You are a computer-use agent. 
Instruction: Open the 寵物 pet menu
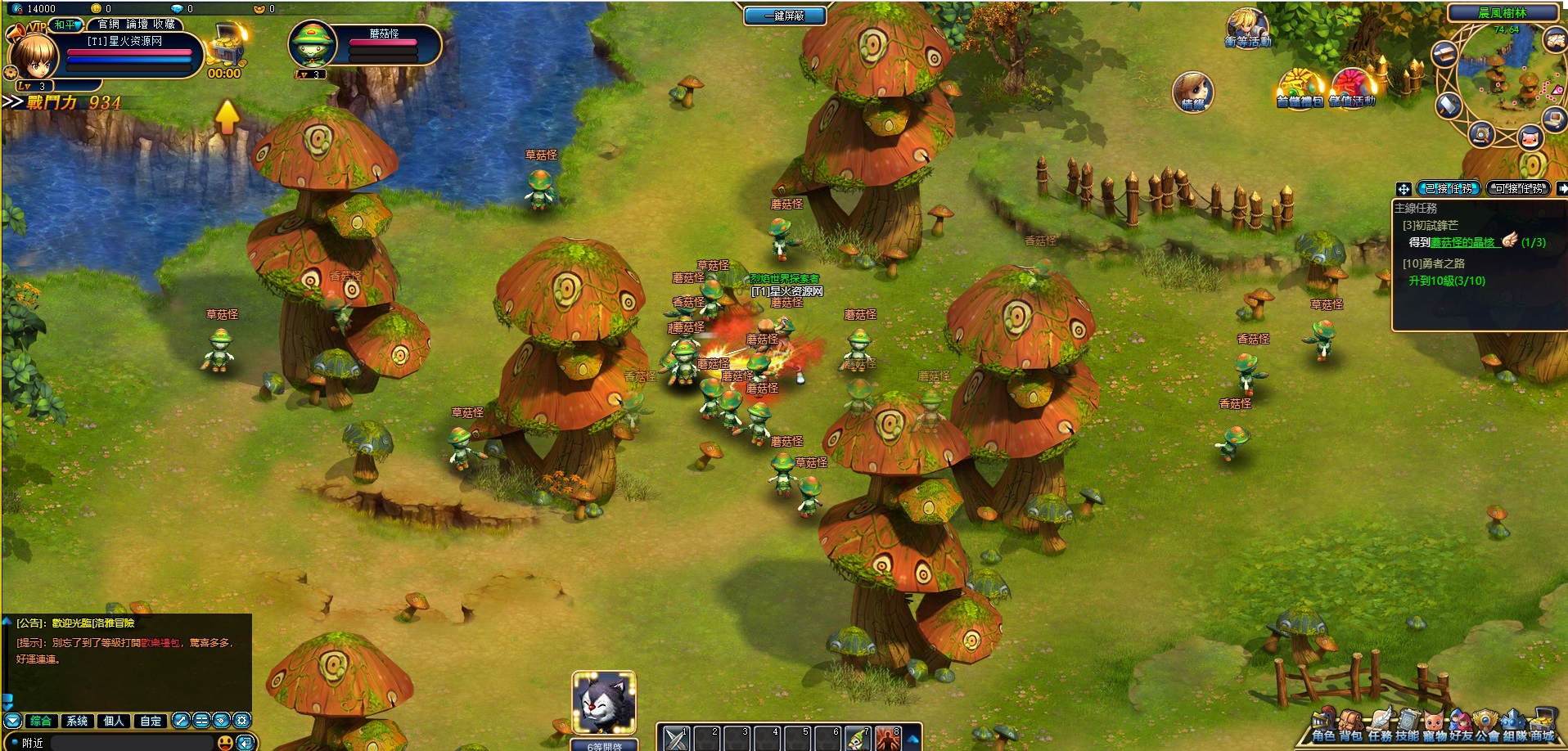coord(1435,726)
